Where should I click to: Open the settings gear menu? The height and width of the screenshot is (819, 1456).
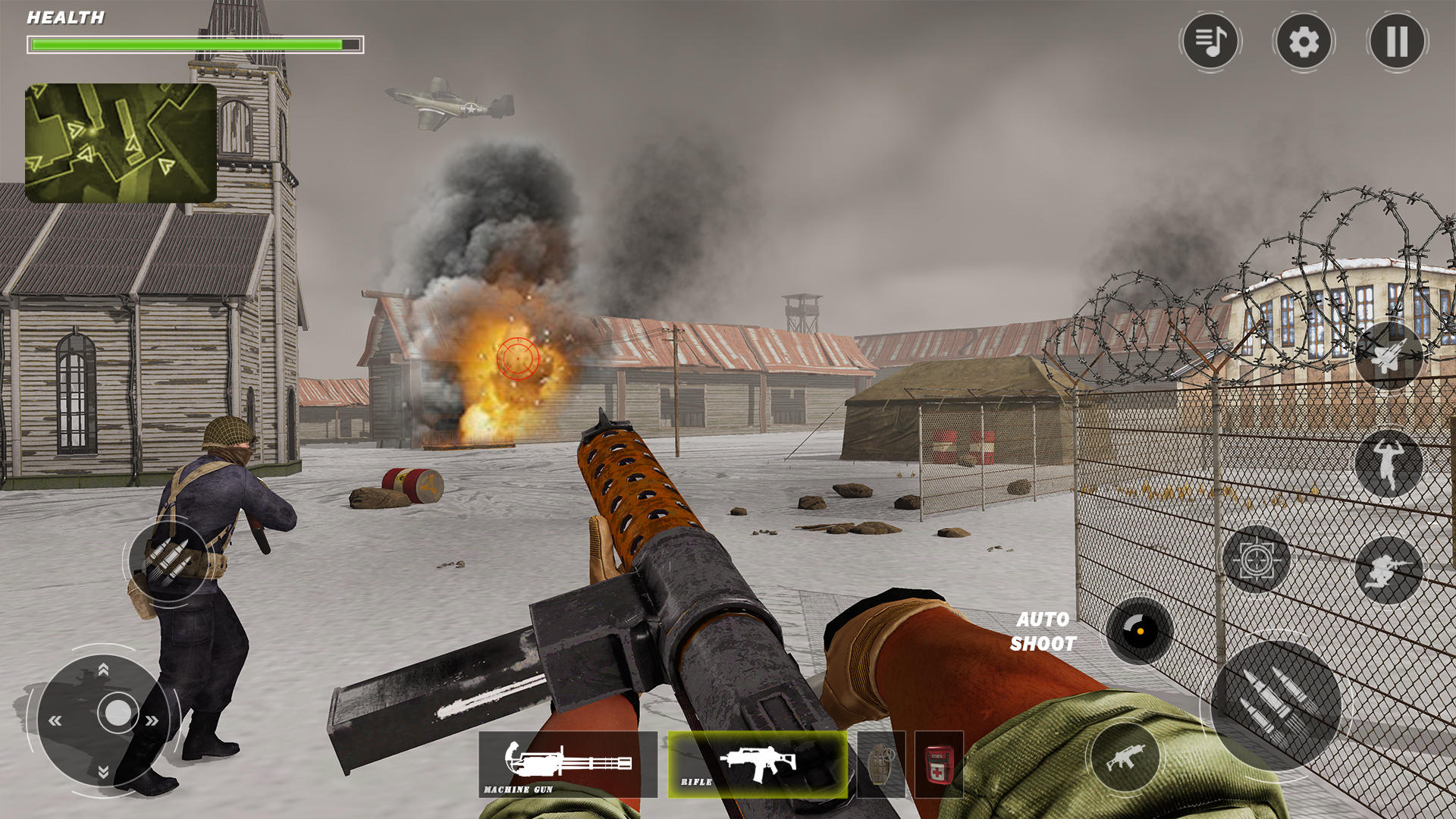click(1302, 43)
